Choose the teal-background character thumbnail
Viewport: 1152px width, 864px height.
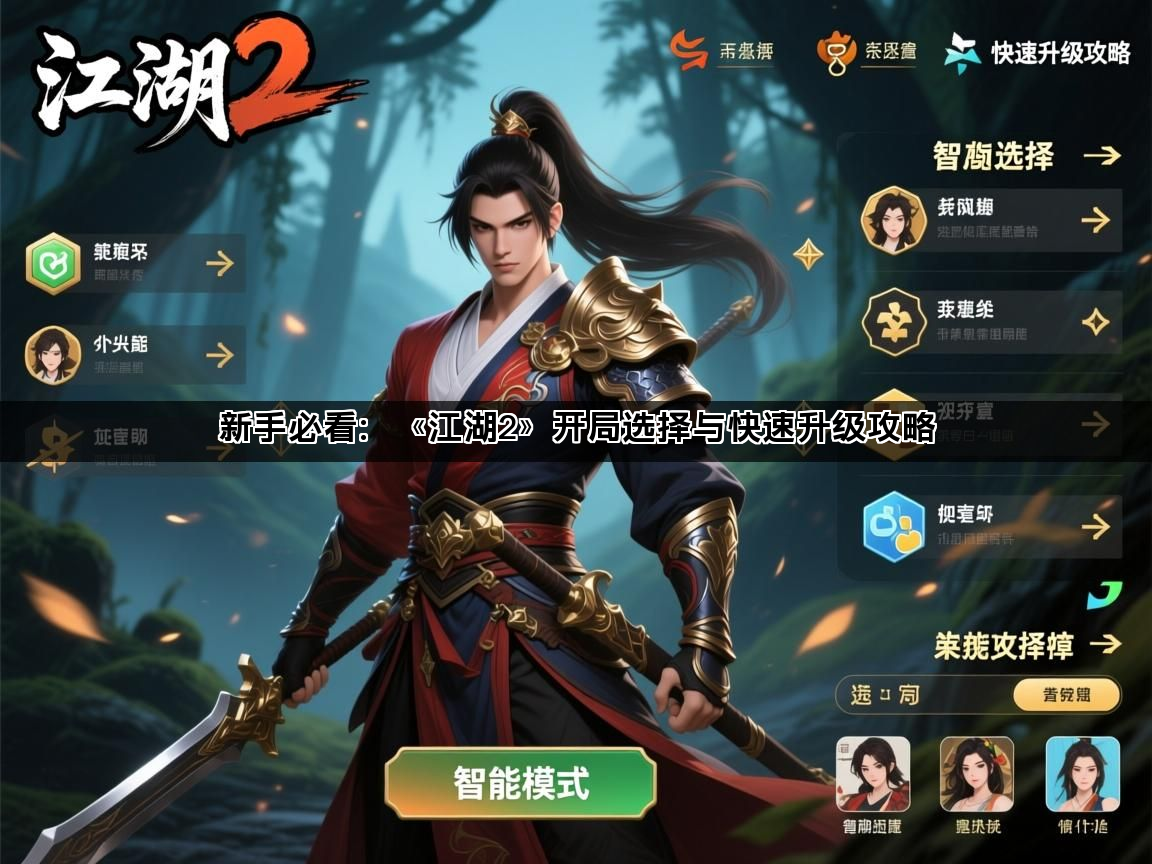tap(1082, 774)
